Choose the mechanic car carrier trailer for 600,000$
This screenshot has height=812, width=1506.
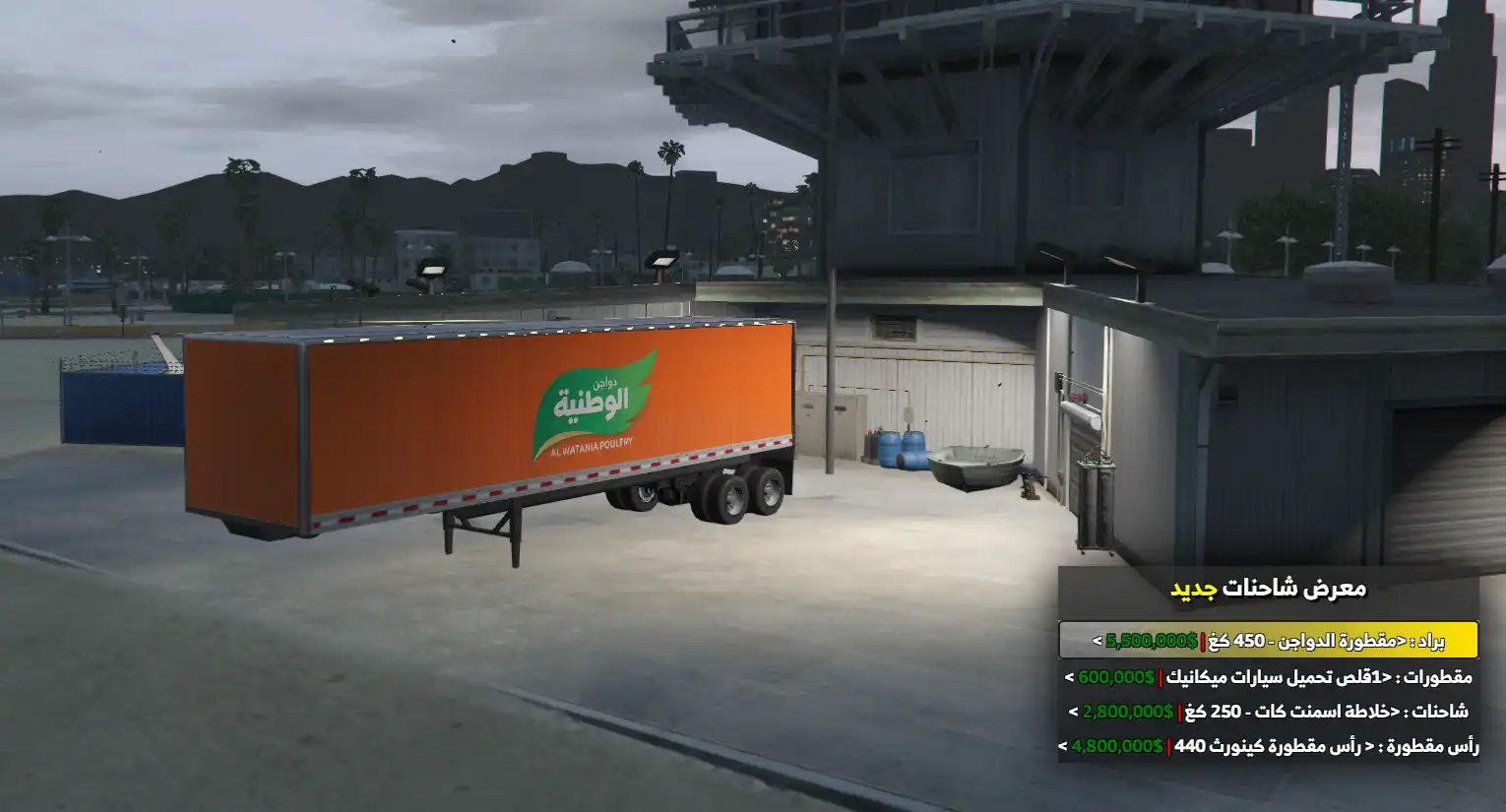coord(1268,677)
